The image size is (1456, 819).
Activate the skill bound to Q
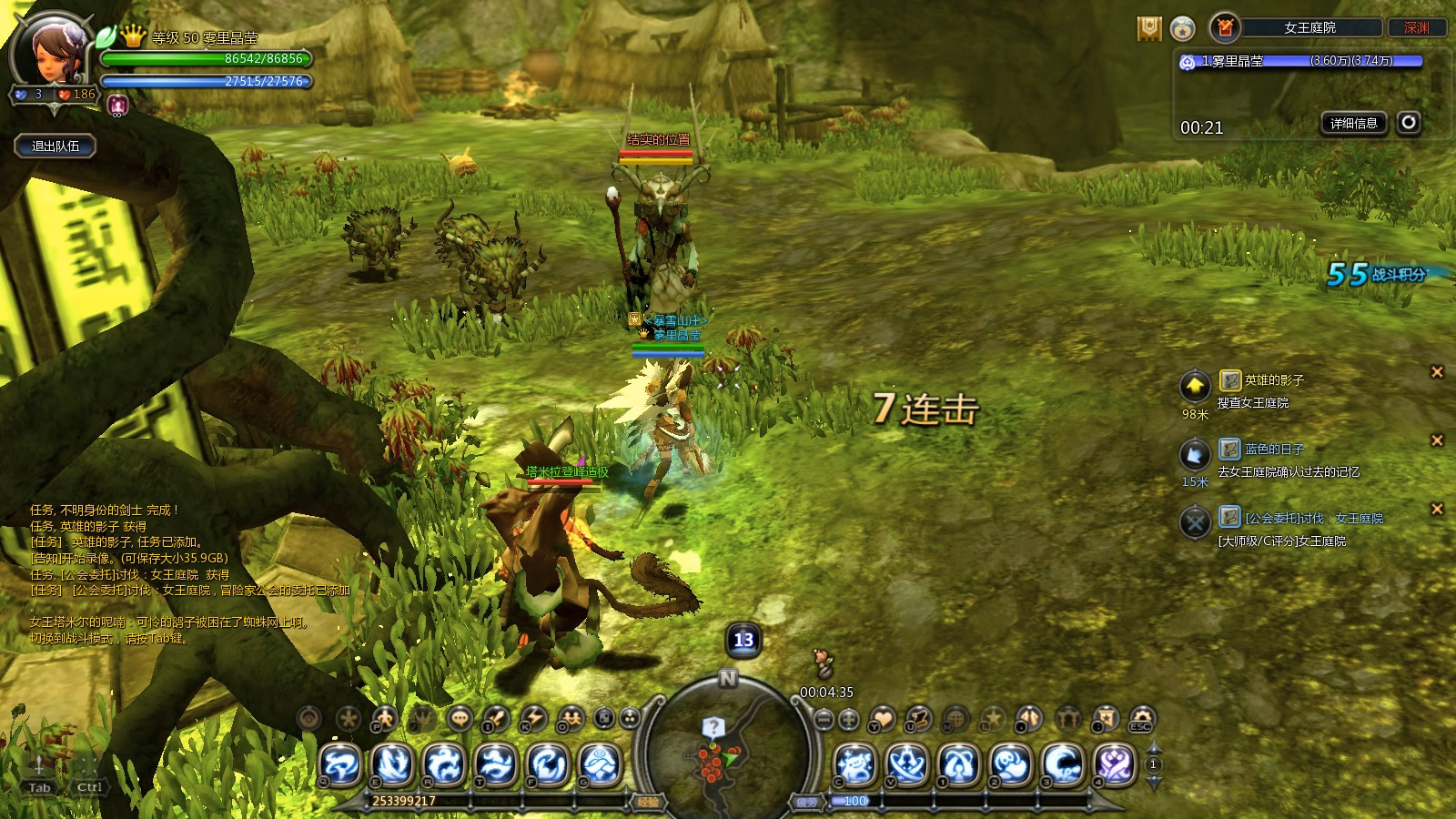pos(341,765)
